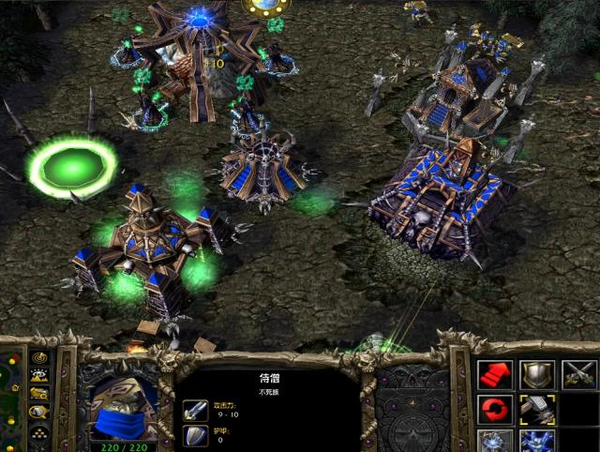Toggle minimap ally color mode button
600x452 pixels.
click(x=39, y=393)
